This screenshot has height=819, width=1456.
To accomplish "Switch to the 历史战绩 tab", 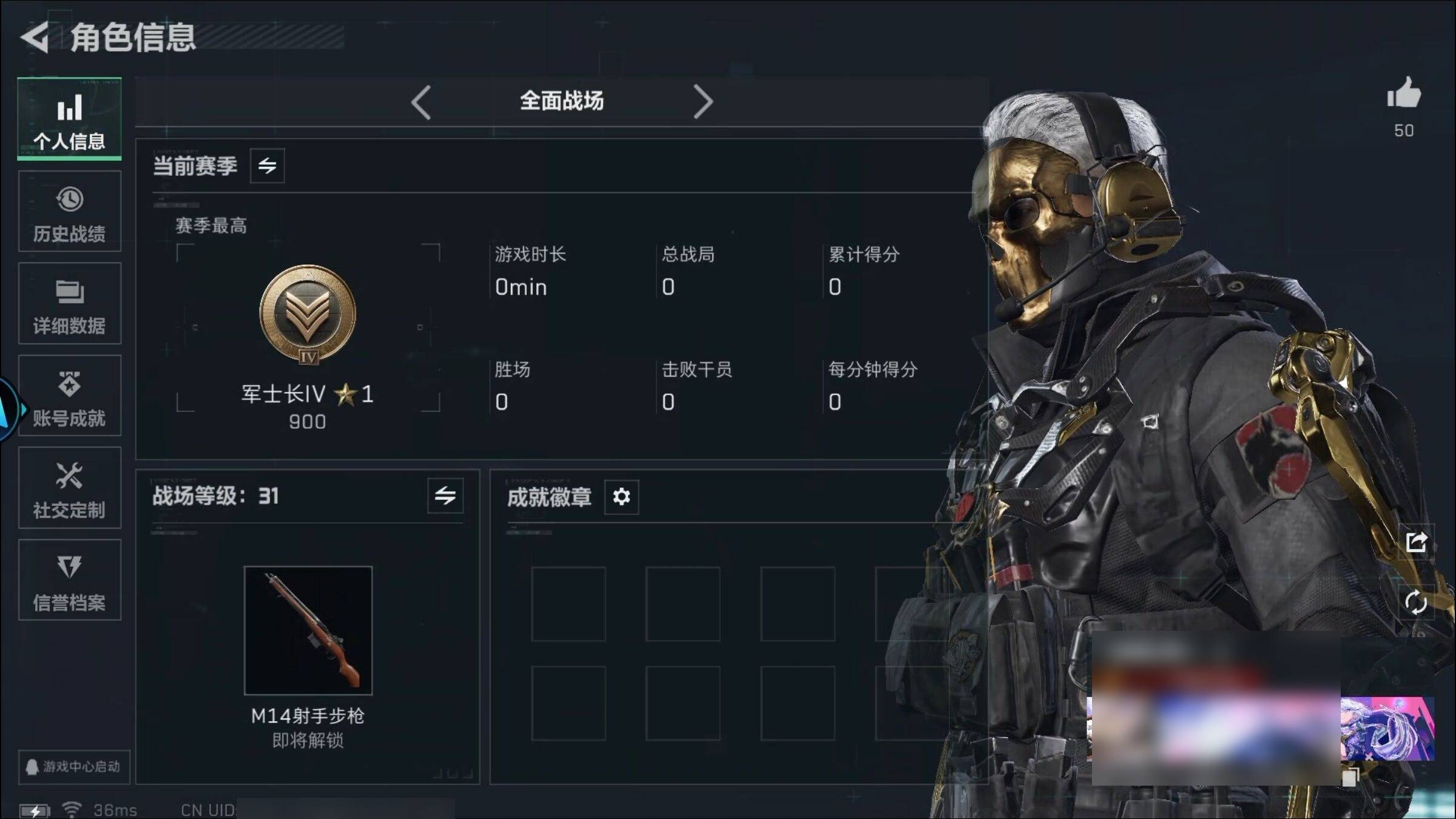I will (x=69, y=212).
